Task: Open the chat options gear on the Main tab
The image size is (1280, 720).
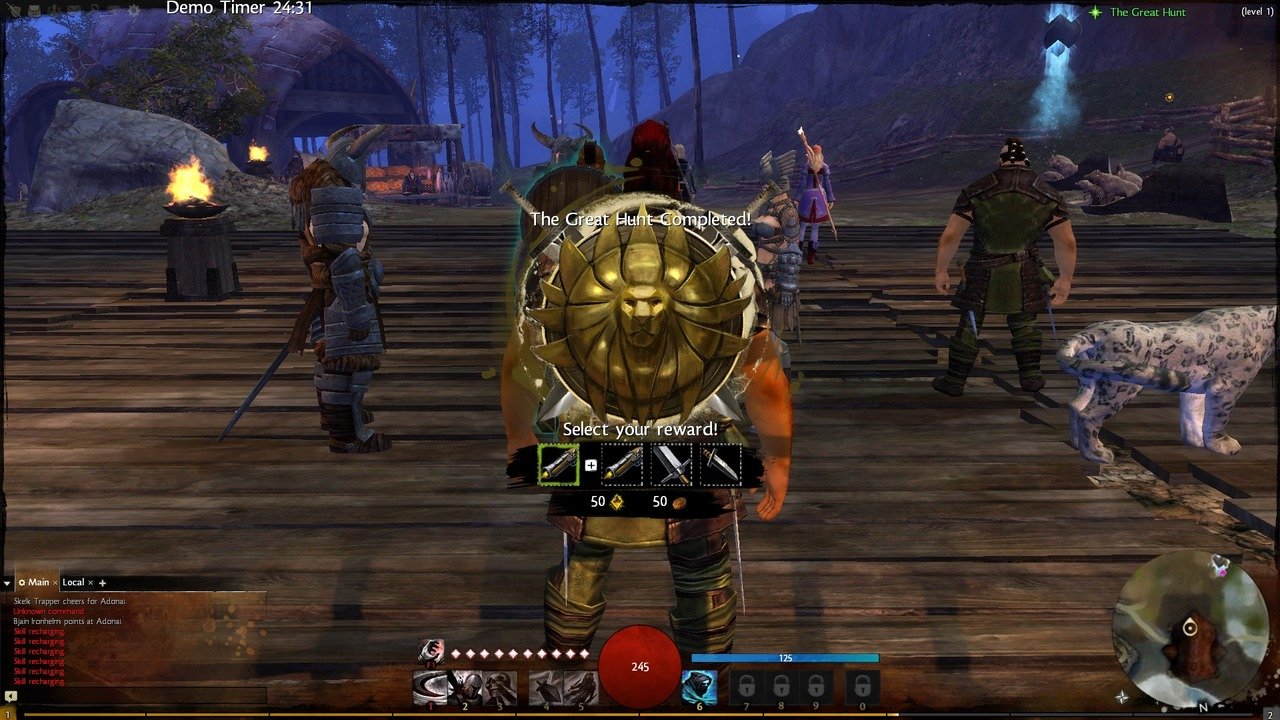Action: 22,582
